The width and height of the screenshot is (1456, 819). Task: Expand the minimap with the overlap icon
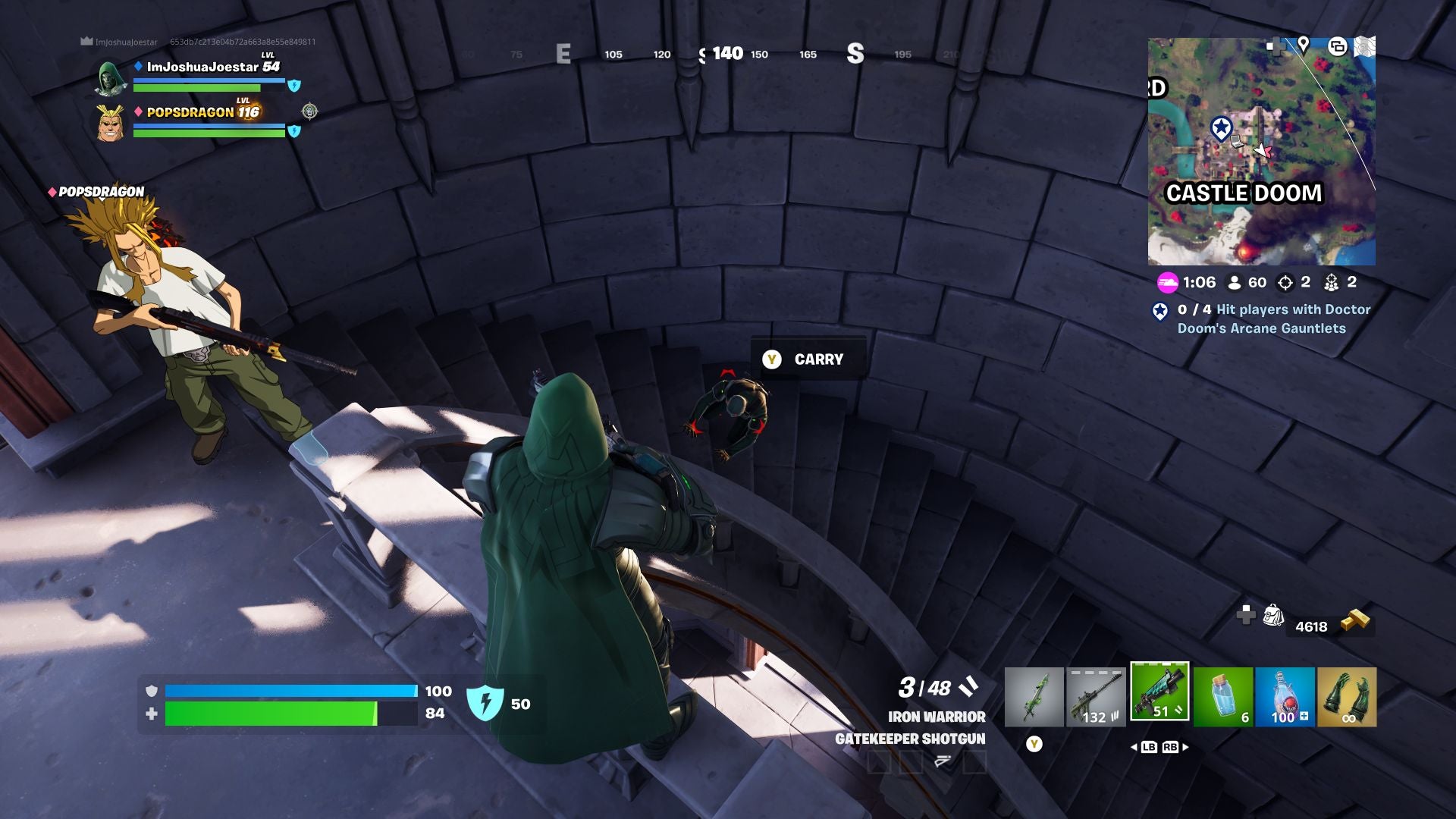point(1338,48)
